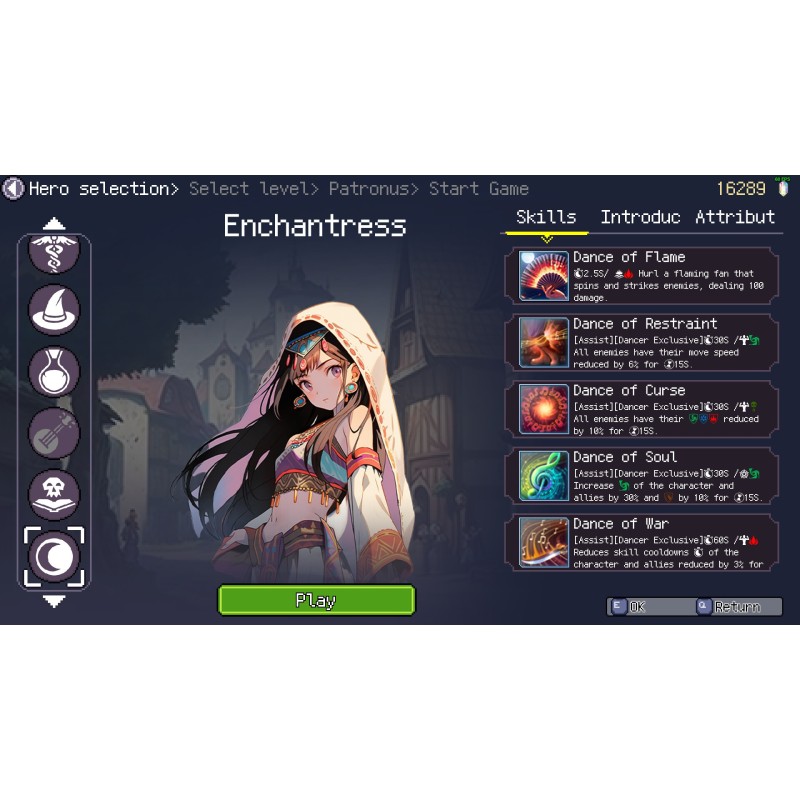
Task: Select the crescent moon hero icon
Action: coord(54,557)
